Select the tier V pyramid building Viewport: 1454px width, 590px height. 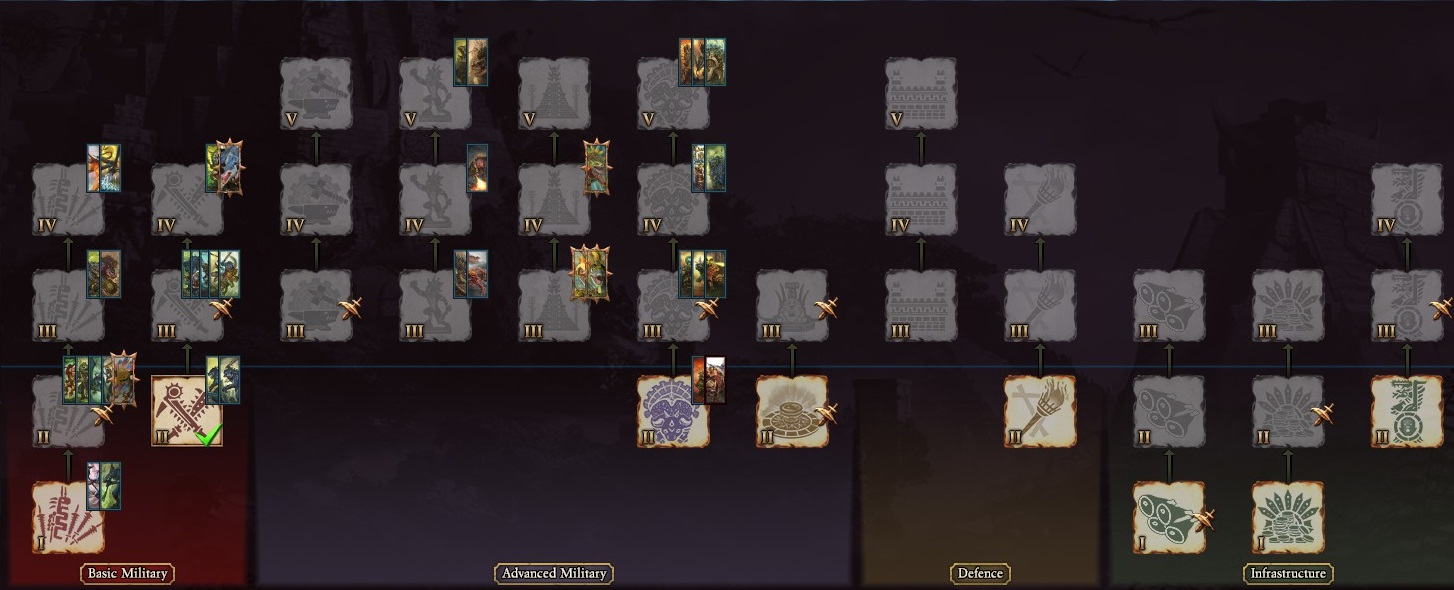point(554,93)
